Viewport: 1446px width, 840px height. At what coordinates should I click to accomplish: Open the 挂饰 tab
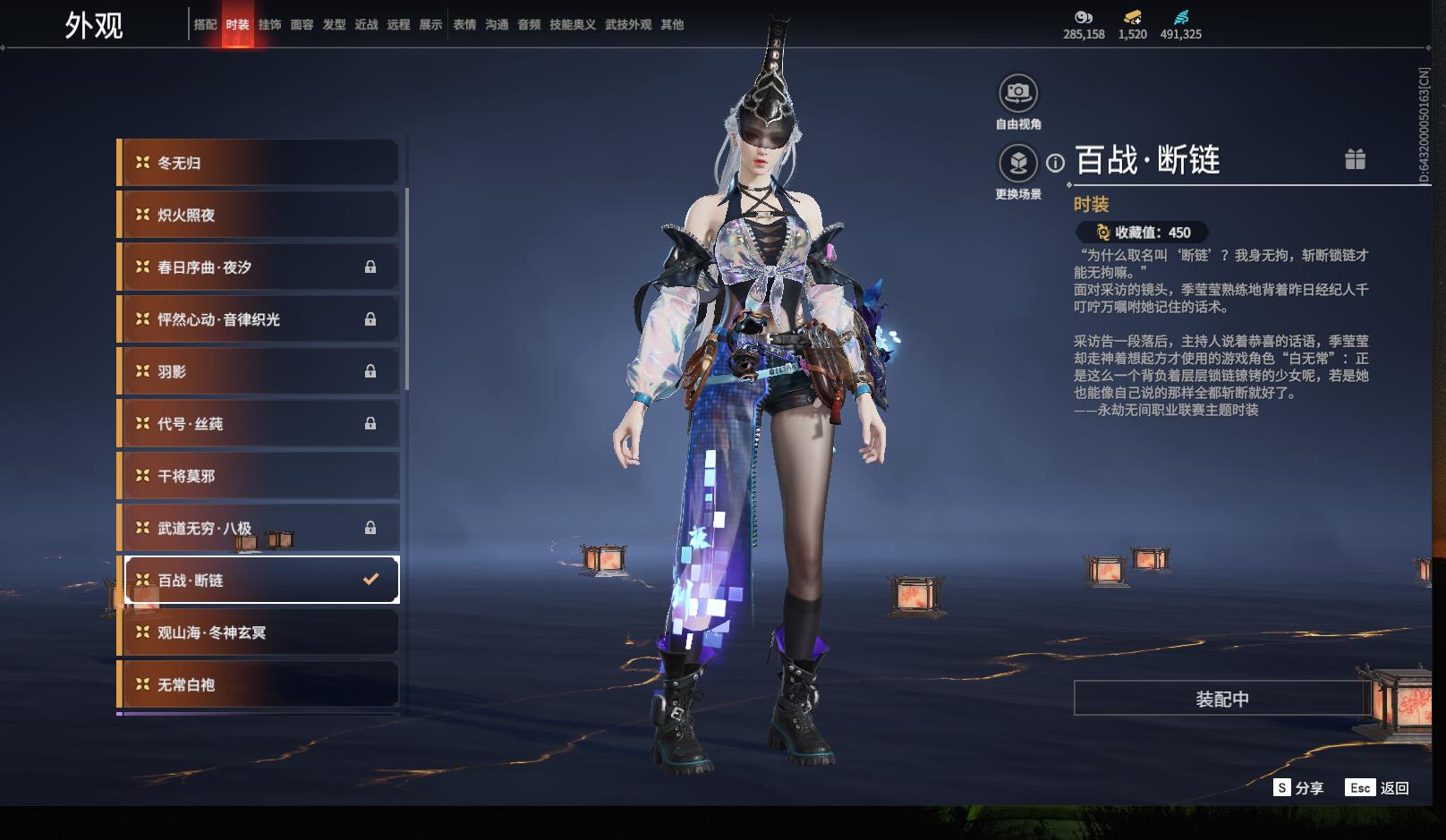click(x=269, y=24)
